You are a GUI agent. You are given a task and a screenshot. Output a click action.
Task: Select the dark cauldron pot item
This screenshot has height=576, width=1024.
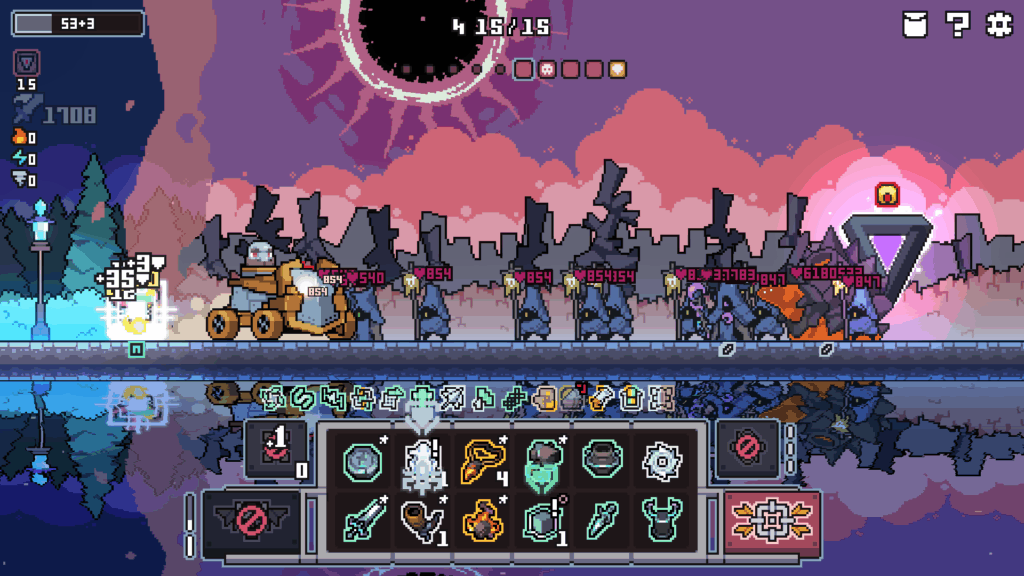point(601,462)
